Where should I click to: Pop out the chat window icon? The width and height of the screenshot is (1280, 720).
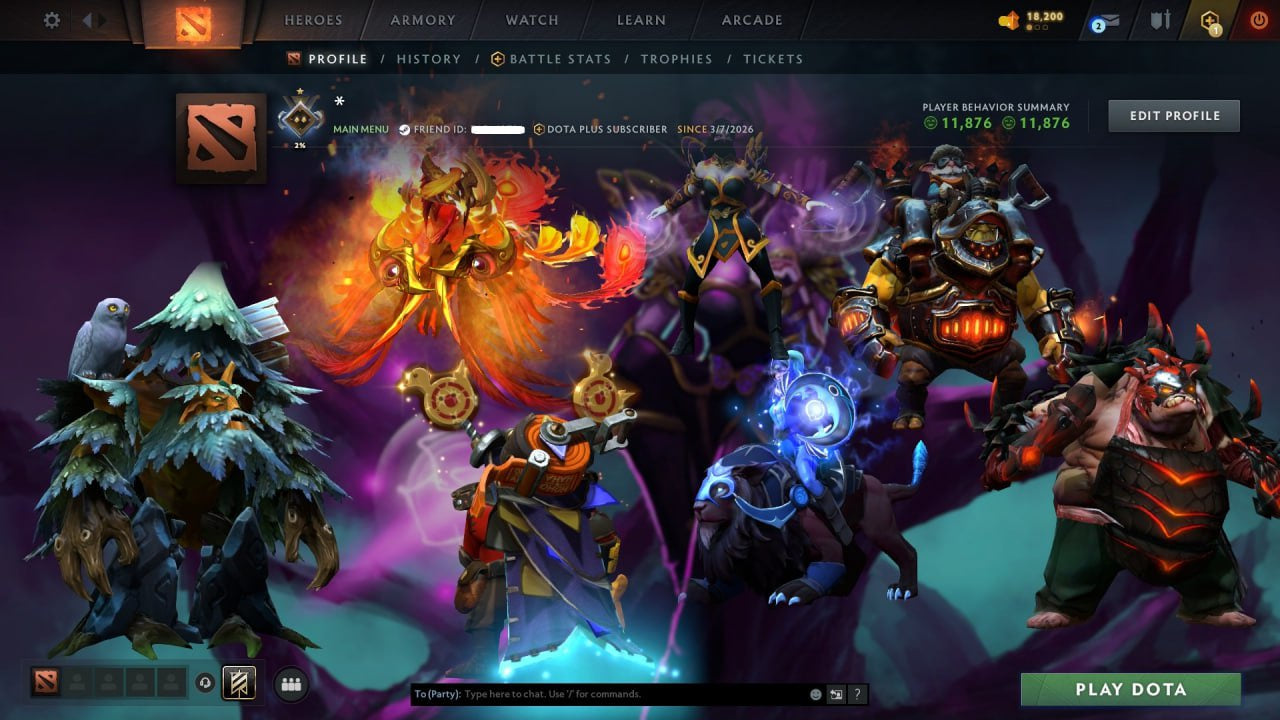click(x=836, y=694)
